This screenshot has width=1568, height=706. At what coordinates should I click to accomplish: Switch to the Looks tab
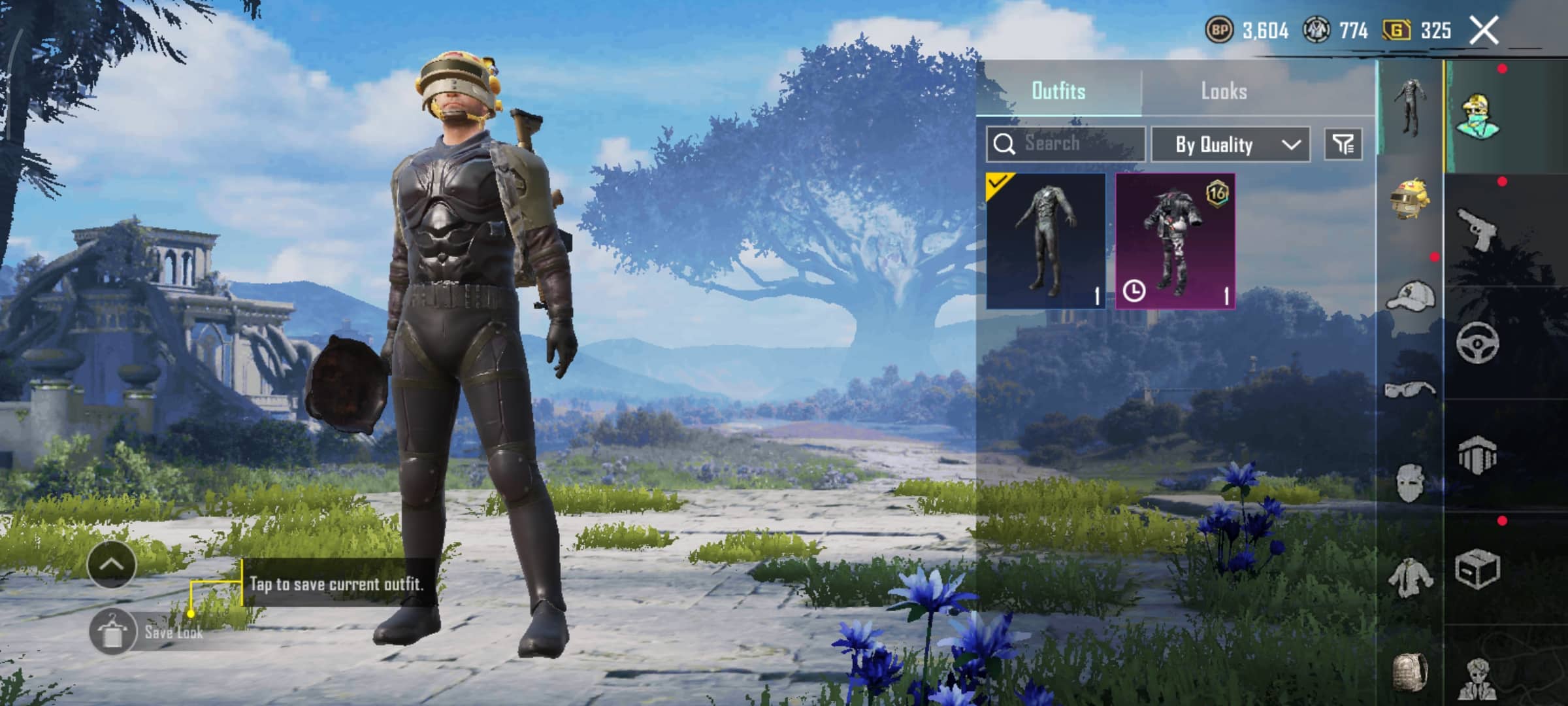point(1224,91)
